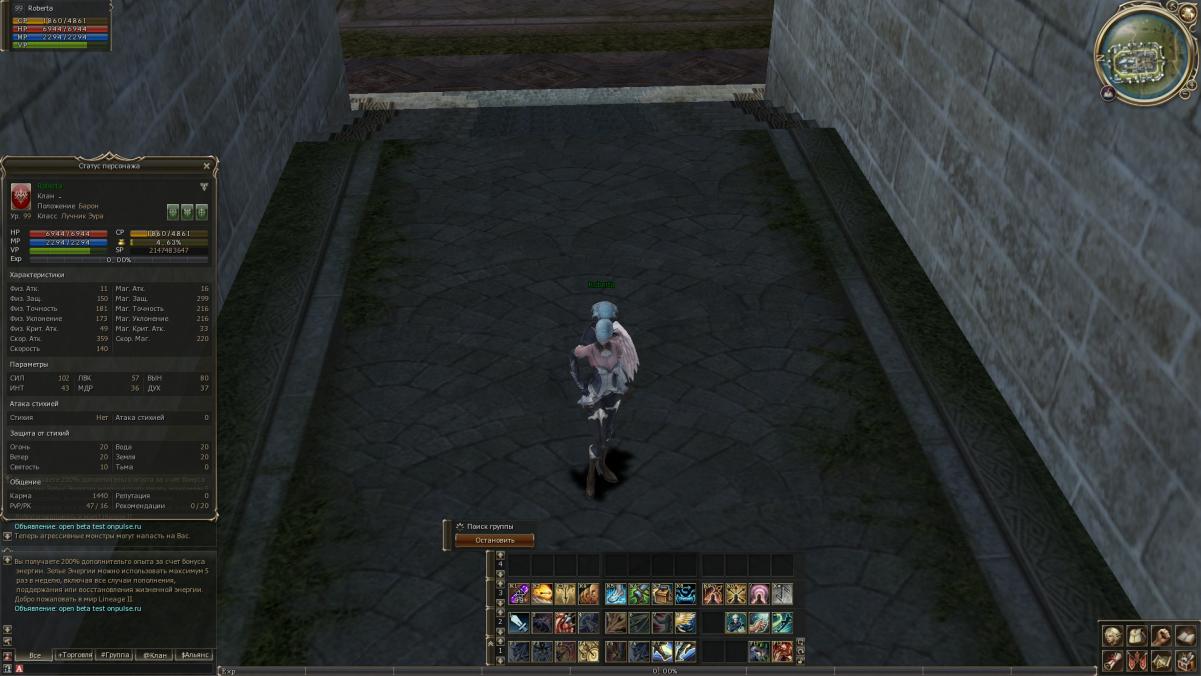This screenshot has height=676, width=1201.
Task: Open character menu with blonde portrait icon
Action: coord(1112,636)
